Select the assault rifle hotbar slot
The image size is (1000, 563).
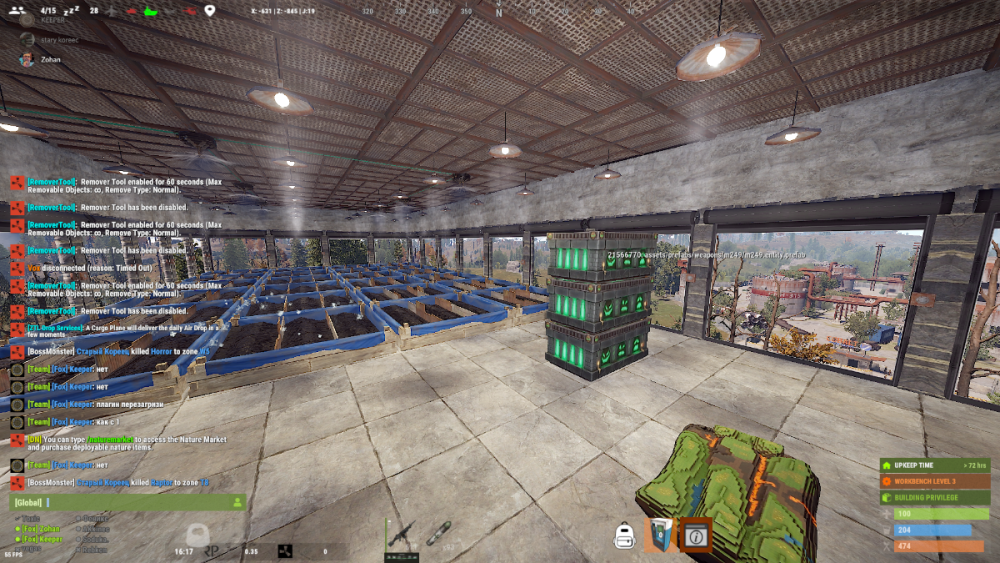click(400, 536)
